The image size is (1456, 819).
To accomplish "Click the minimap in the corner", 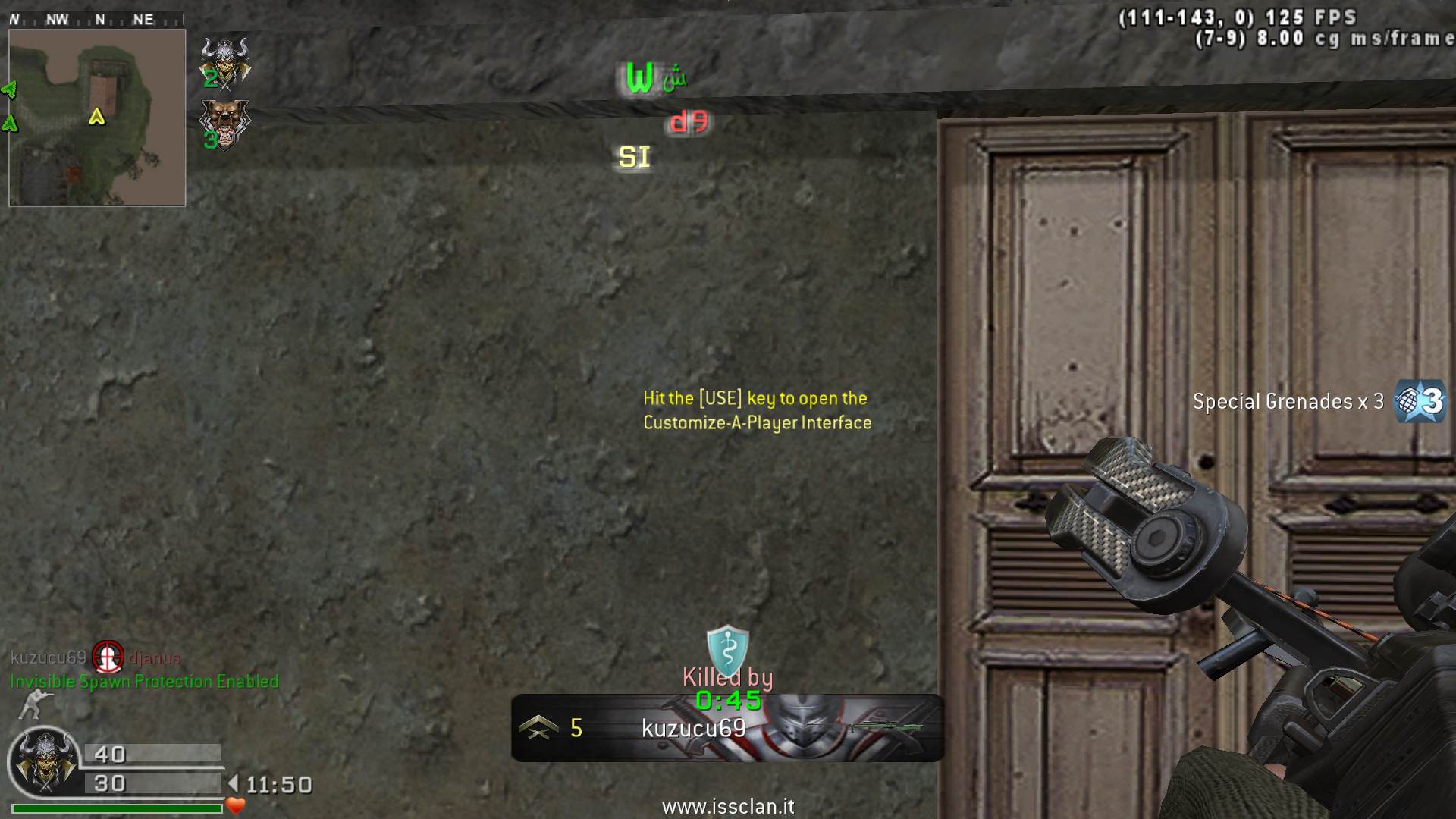I will 97,118.
